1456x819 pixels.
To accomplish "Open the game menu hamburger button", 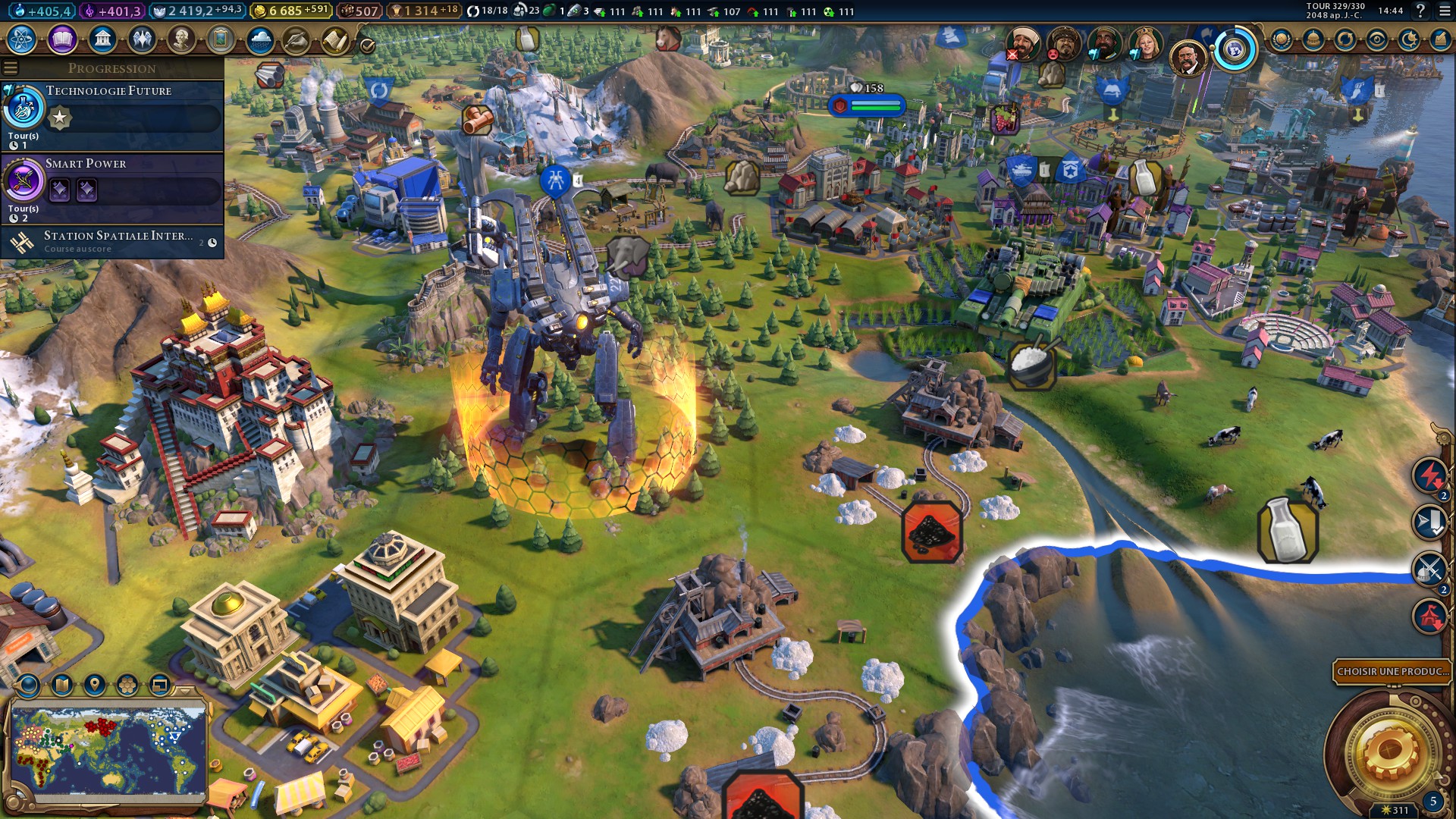I will (1445, 11).
